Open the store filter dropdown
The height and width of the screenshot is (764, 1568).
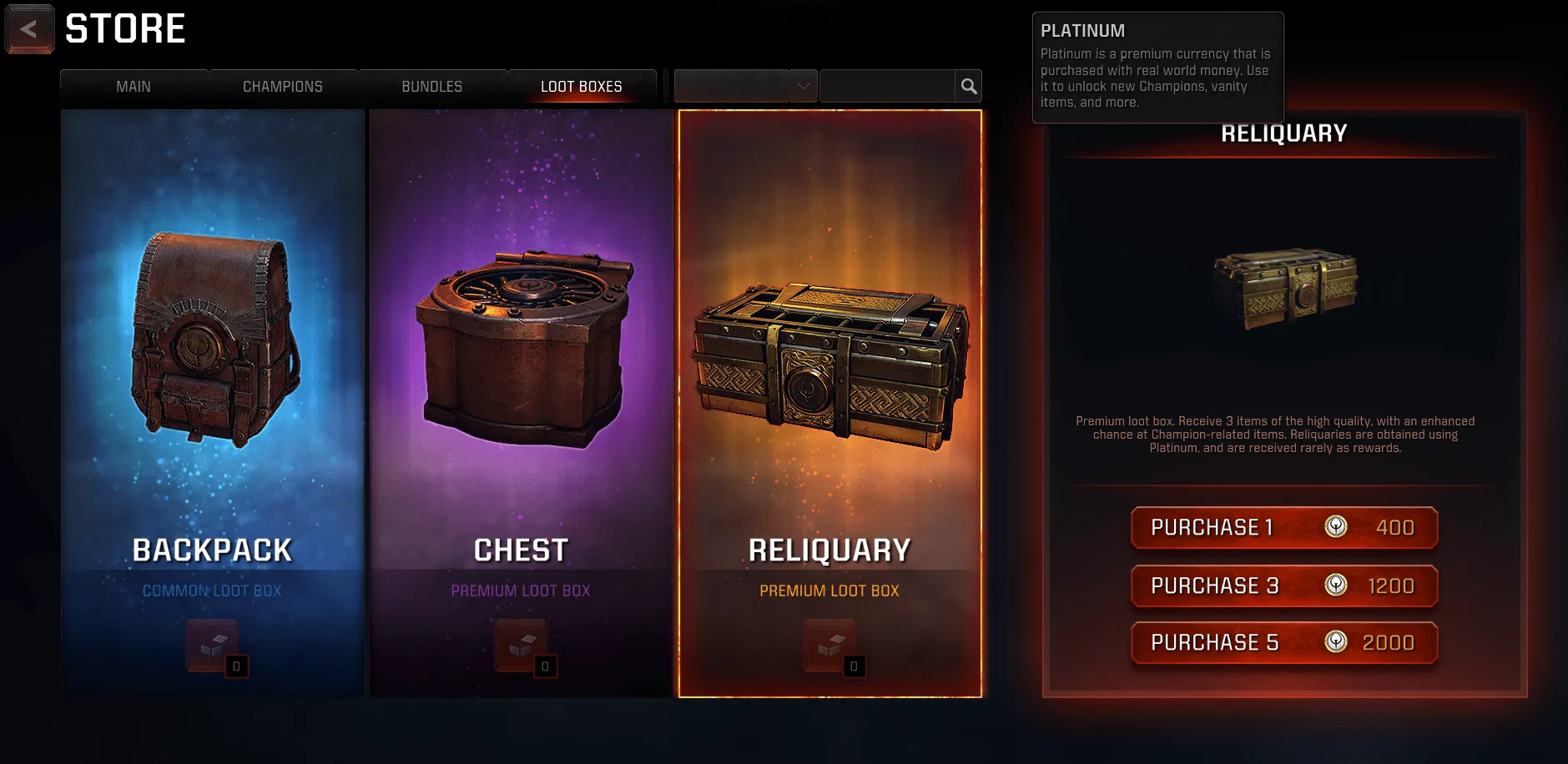tap(745, 86)
